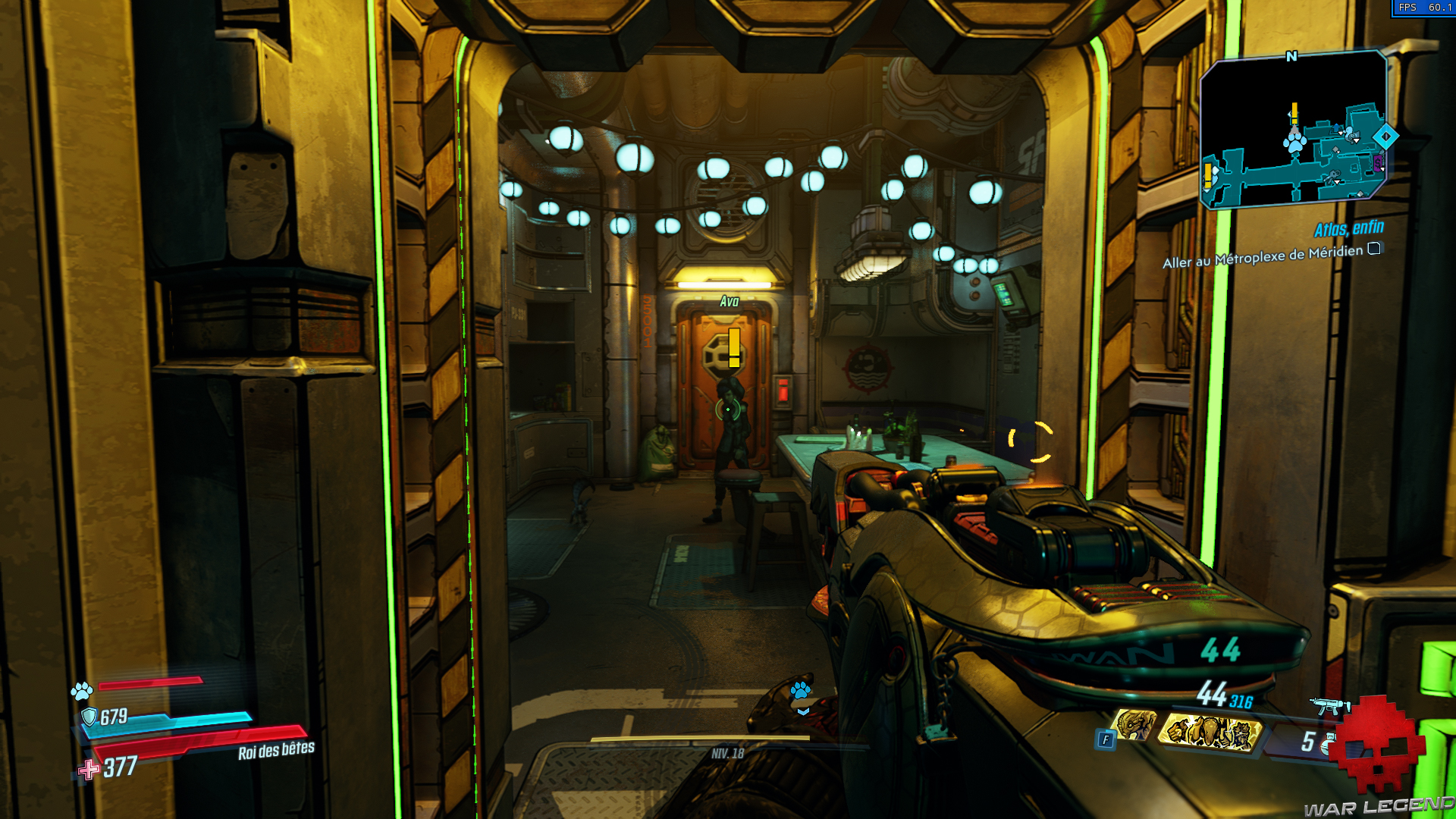The height and width of the screenshot is (819, 1456).
Task: Select the yellow exclamation mission marker on minimap
Action: (1294, 112)
